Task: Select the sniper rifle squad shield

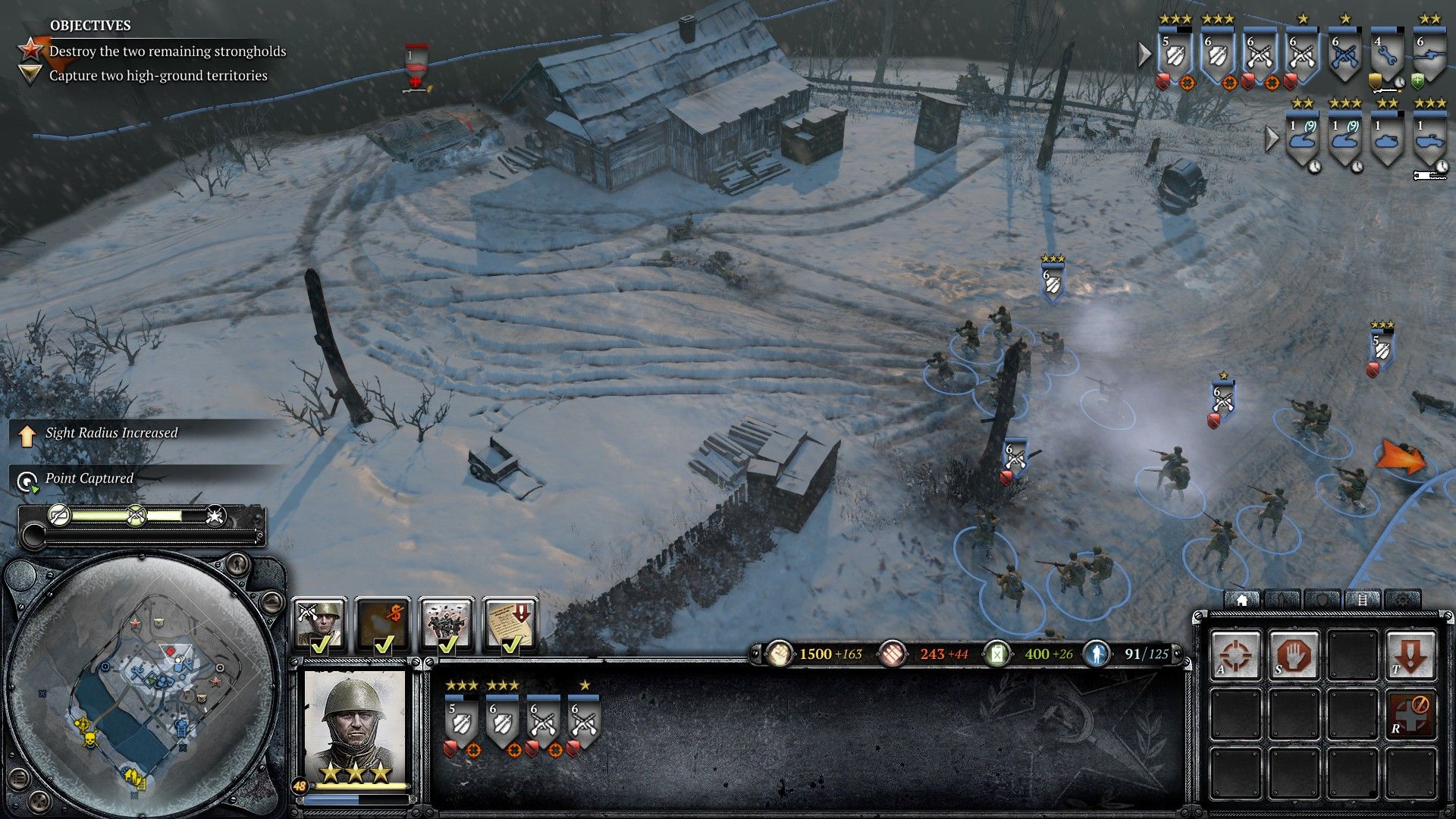Action: click(x=1430, y=52)
